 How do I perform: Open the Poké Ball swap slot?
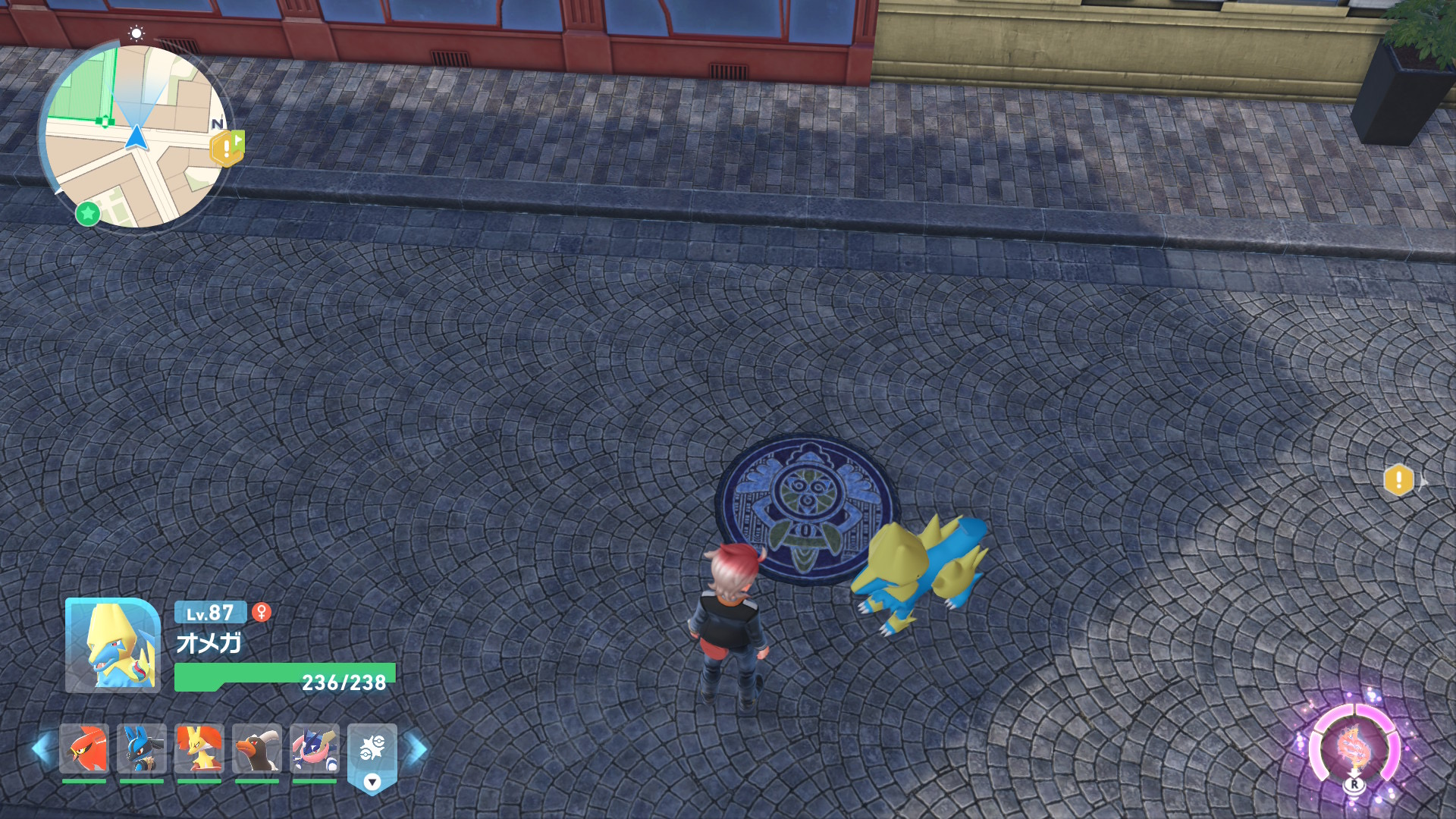(x=372, y=754)
